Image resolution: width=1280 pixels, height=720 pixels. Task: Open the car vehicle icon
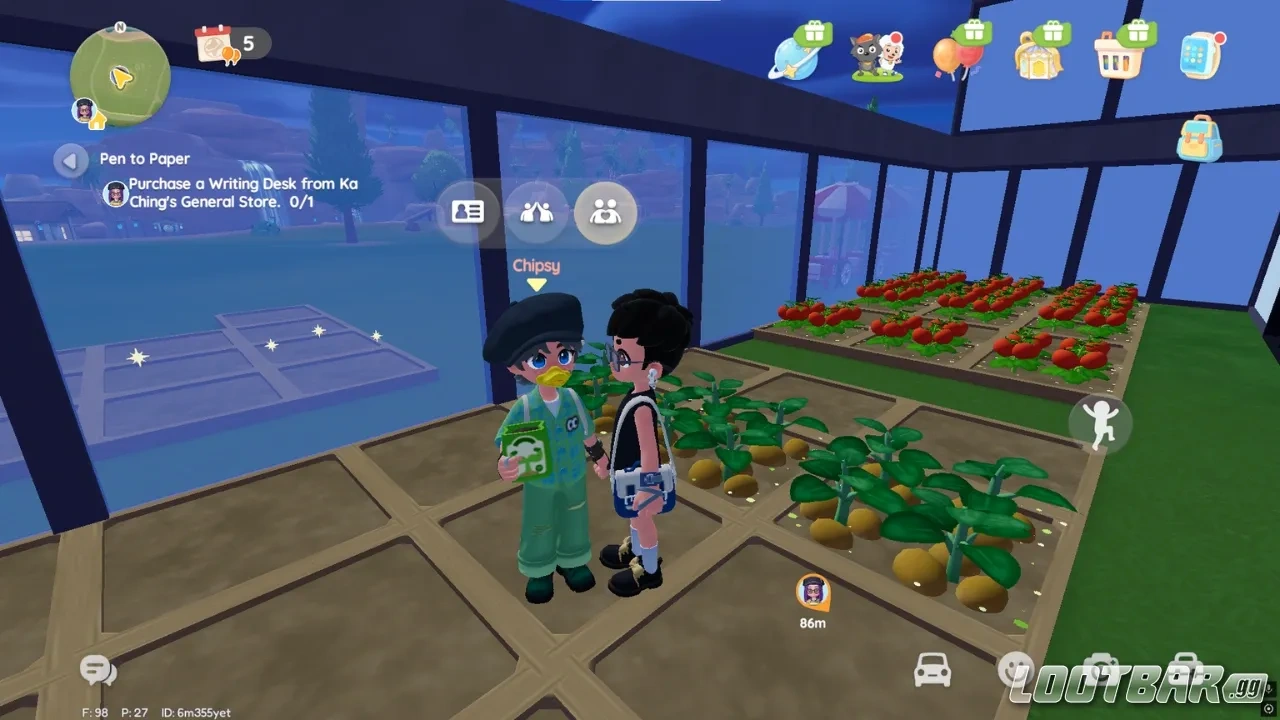(933, 670)
